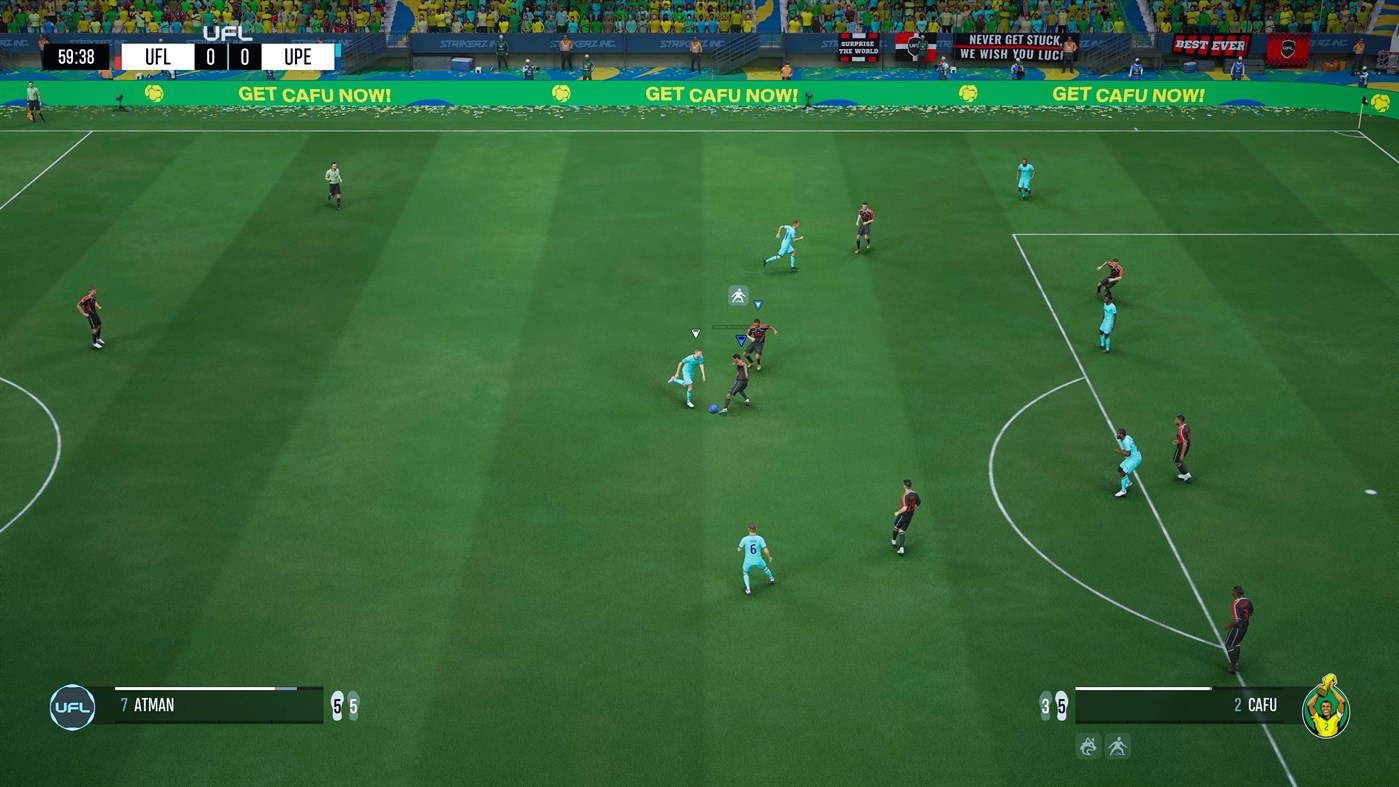Select the blue triangle marker over the defender
The width and height of the screenshot is (1399, 787).
[742, 340]
